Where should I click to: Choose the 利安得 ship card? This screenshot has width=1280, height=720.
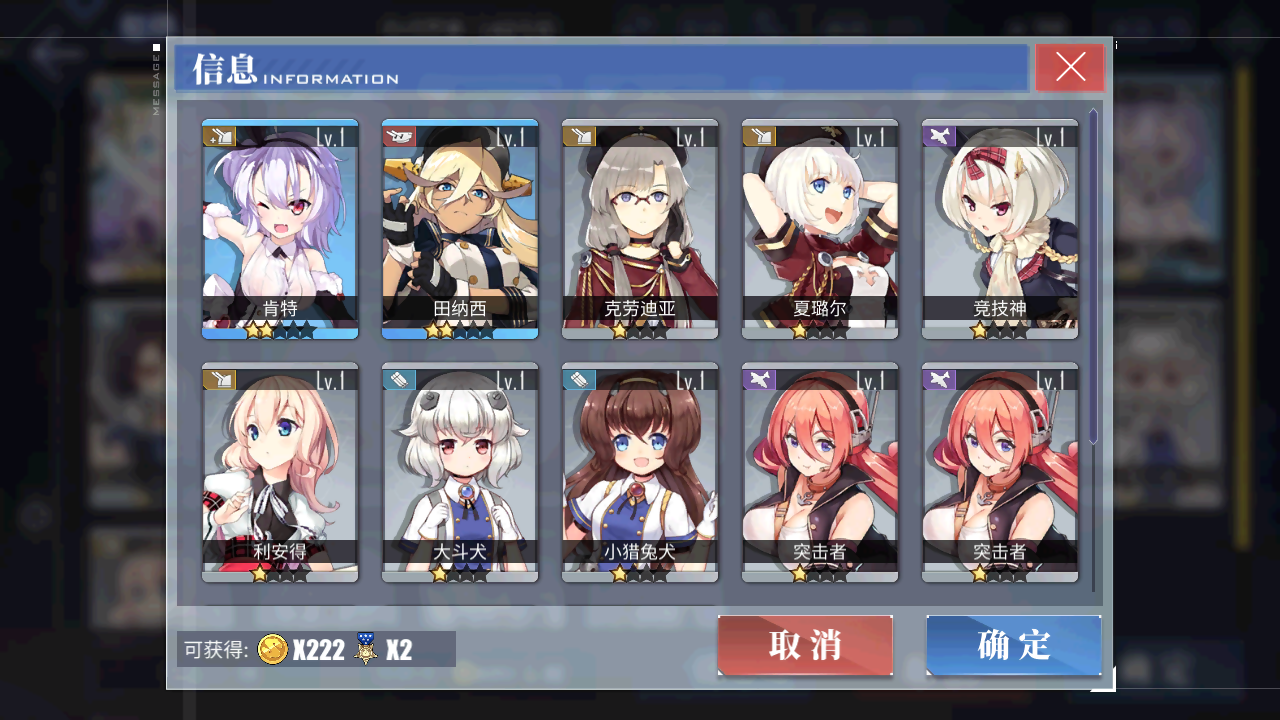click(x=280, y=471)
